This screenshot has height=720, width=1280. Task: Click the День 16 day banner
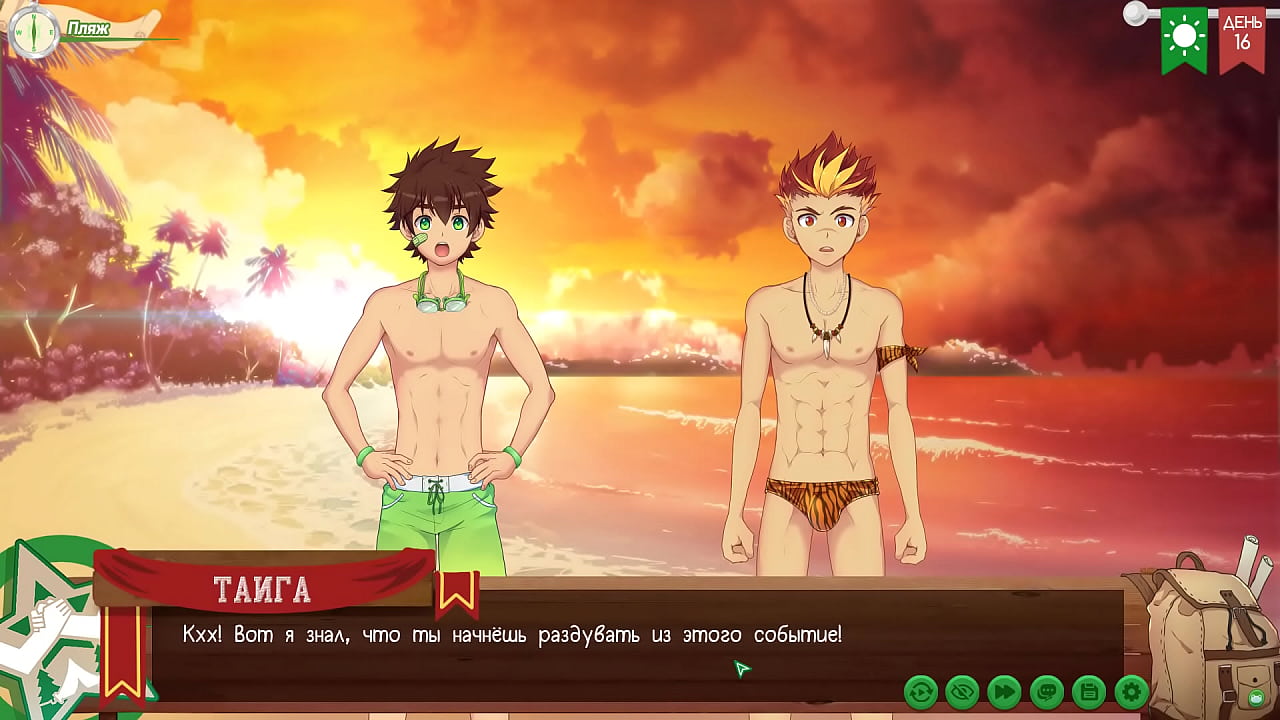(x=1241, y=38)
